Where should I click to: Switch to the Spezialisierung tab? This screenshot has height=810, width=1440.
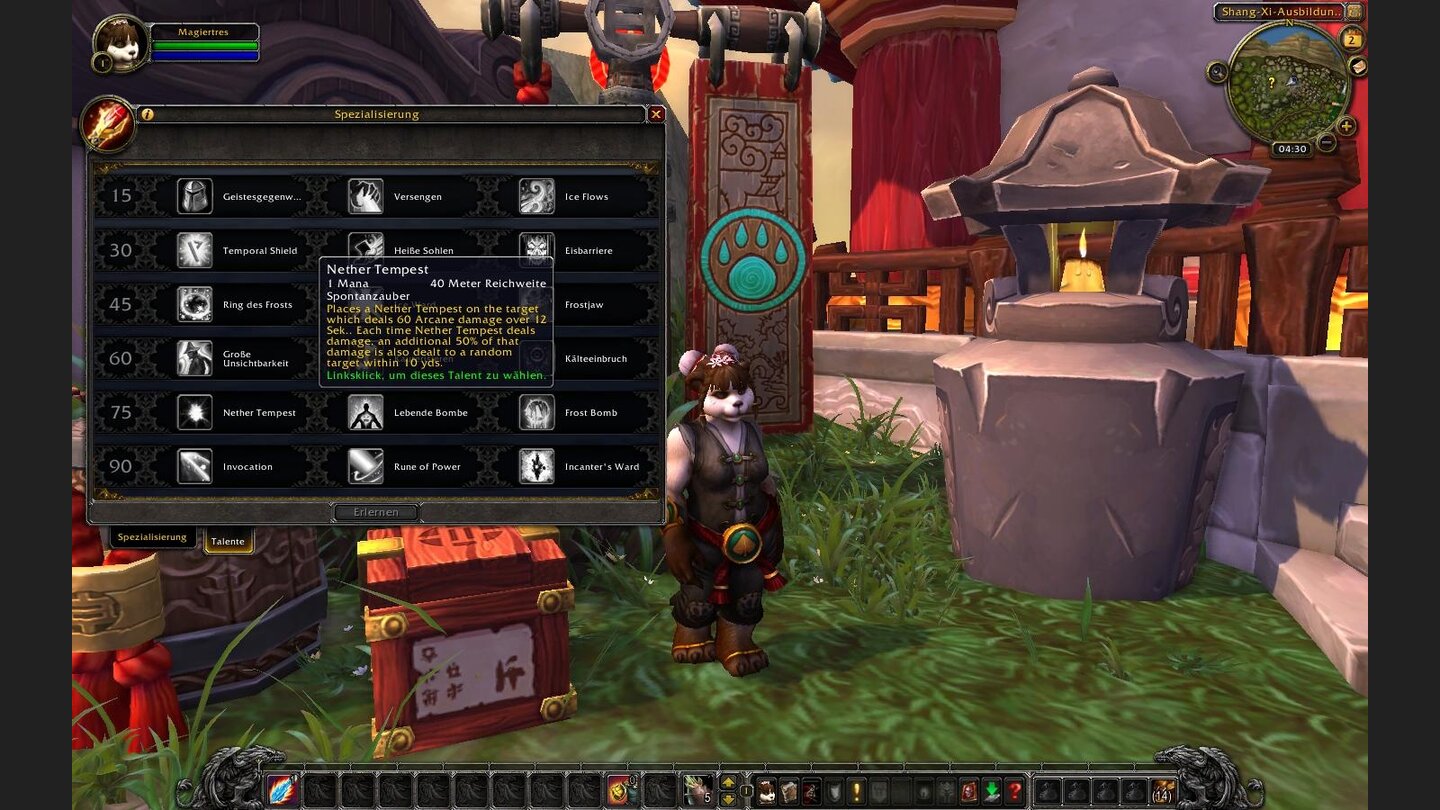coord(151,536)
